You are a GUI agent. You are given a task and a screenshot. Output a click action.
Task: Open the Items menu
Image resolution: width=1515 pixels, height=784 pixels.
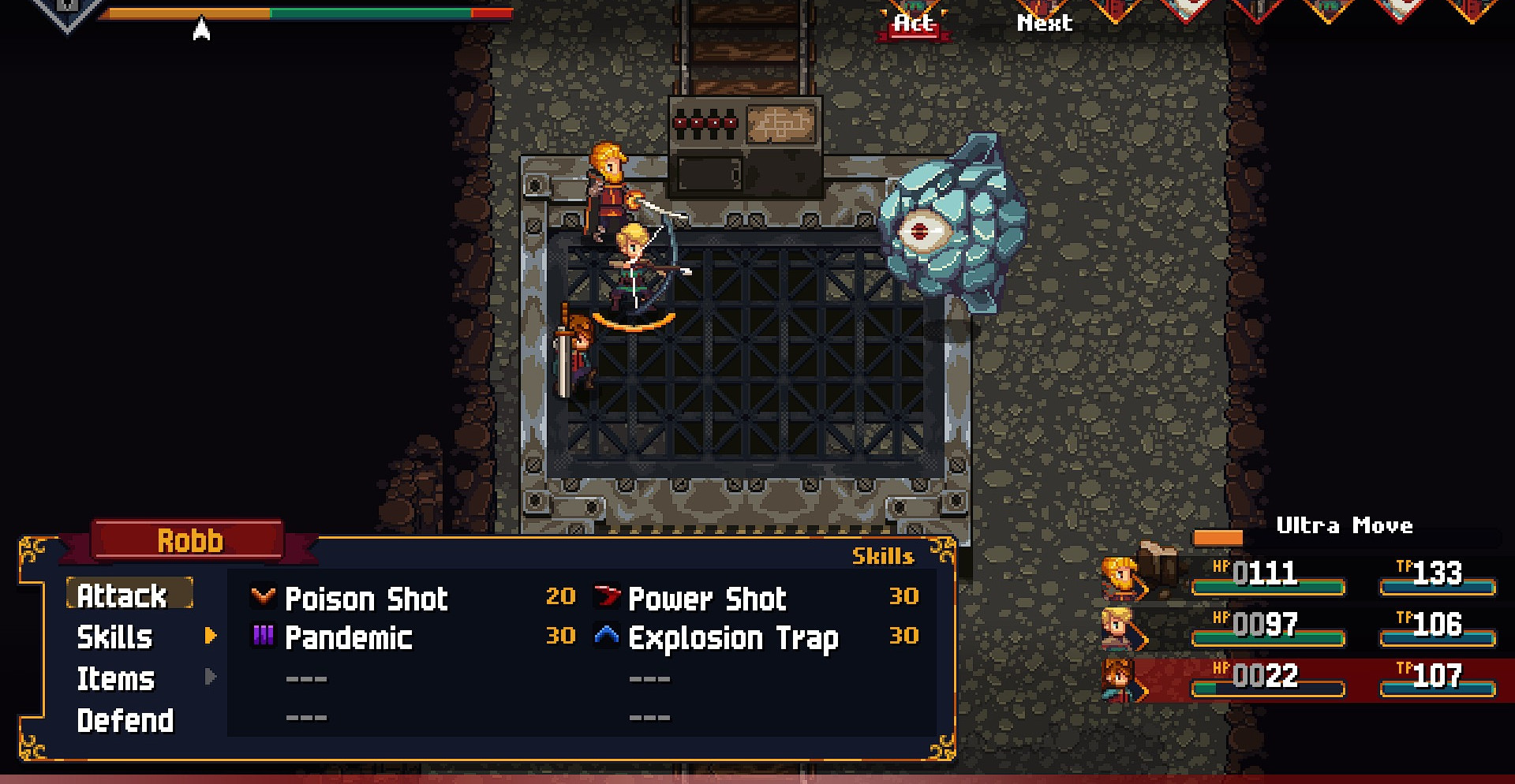point(116,678)
